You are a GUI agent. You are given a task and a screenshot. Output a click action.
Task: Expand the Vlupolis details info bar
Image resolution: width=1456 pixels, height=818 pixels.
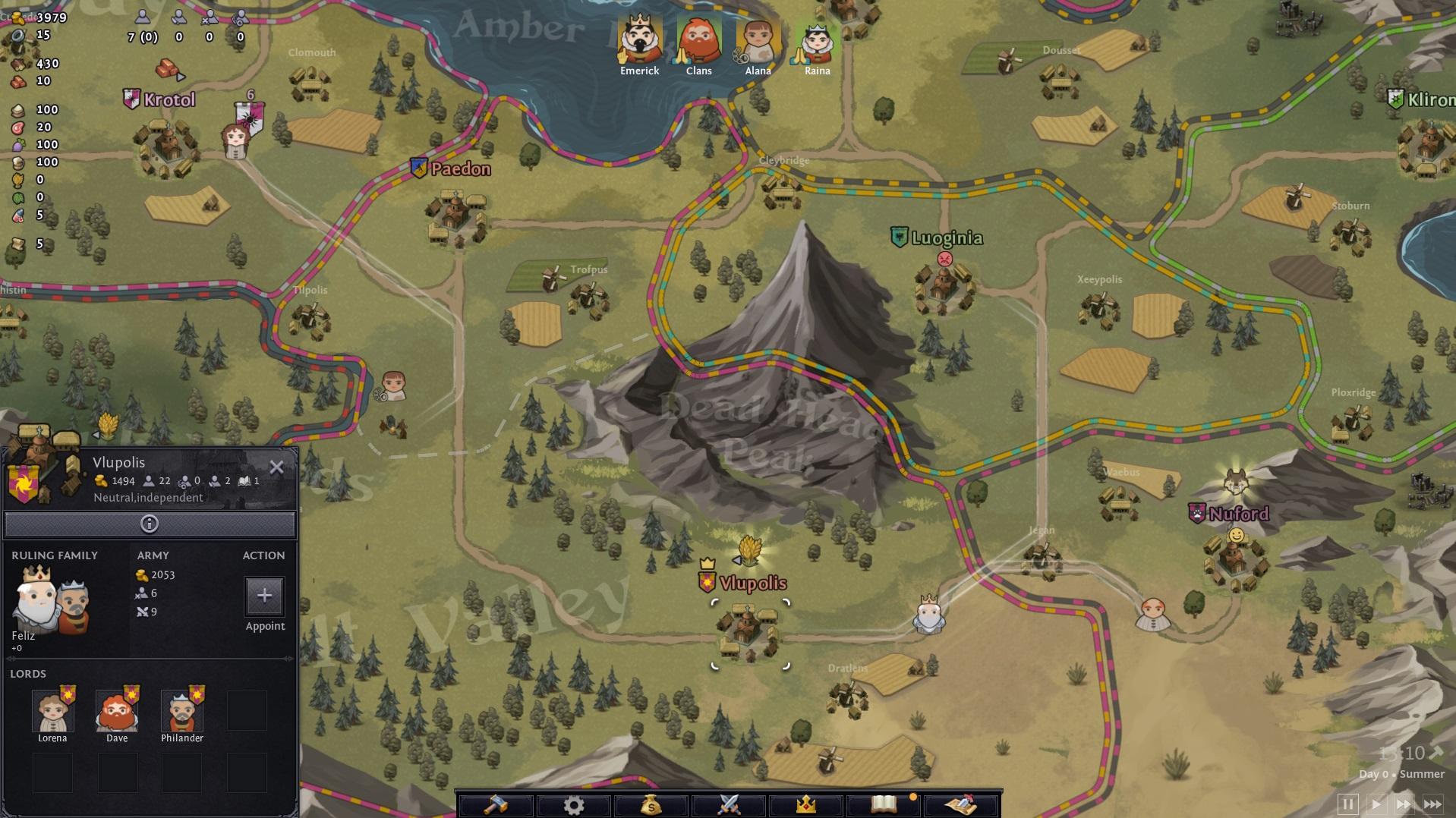coord(150,524)
